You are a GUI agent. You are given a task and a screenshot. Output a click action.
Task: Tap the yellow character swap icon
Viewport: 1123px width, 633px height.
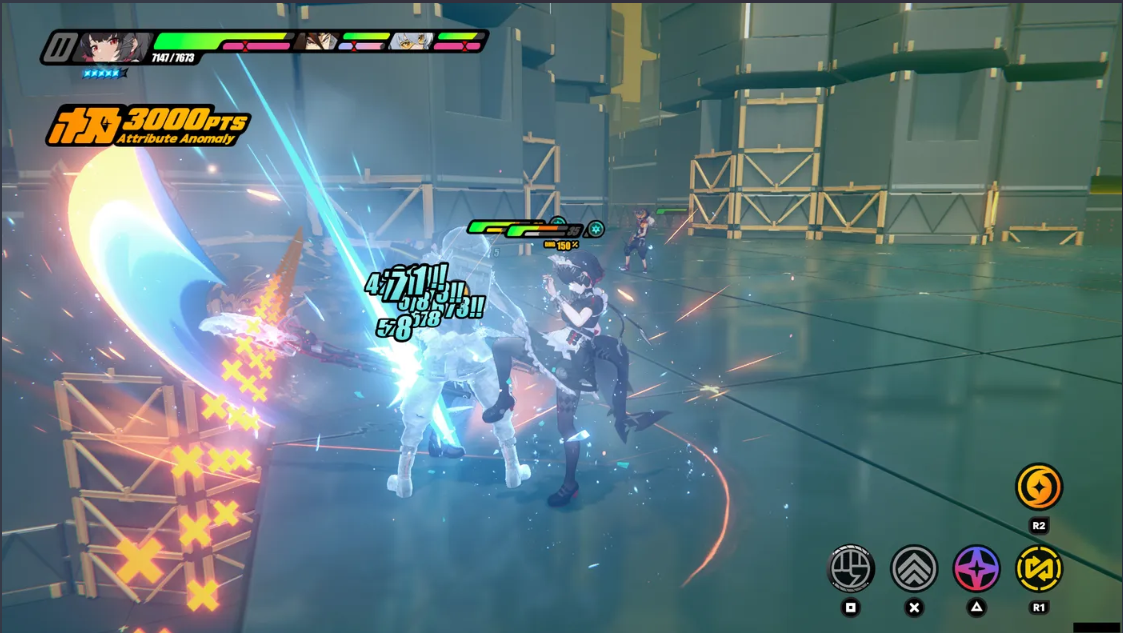[1039, 569]
